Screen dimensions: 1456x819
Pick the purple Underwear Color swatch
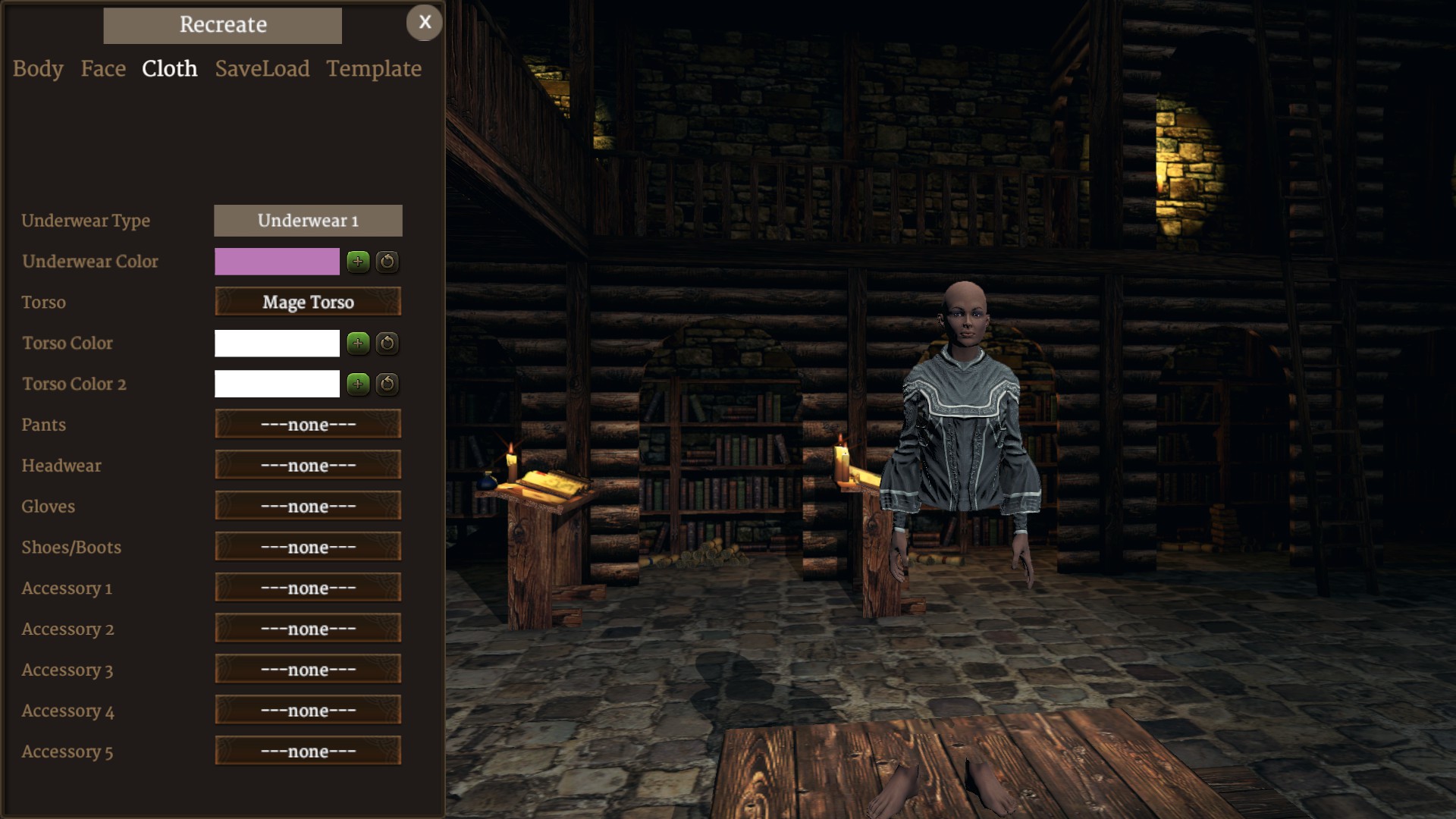point(277,262)
